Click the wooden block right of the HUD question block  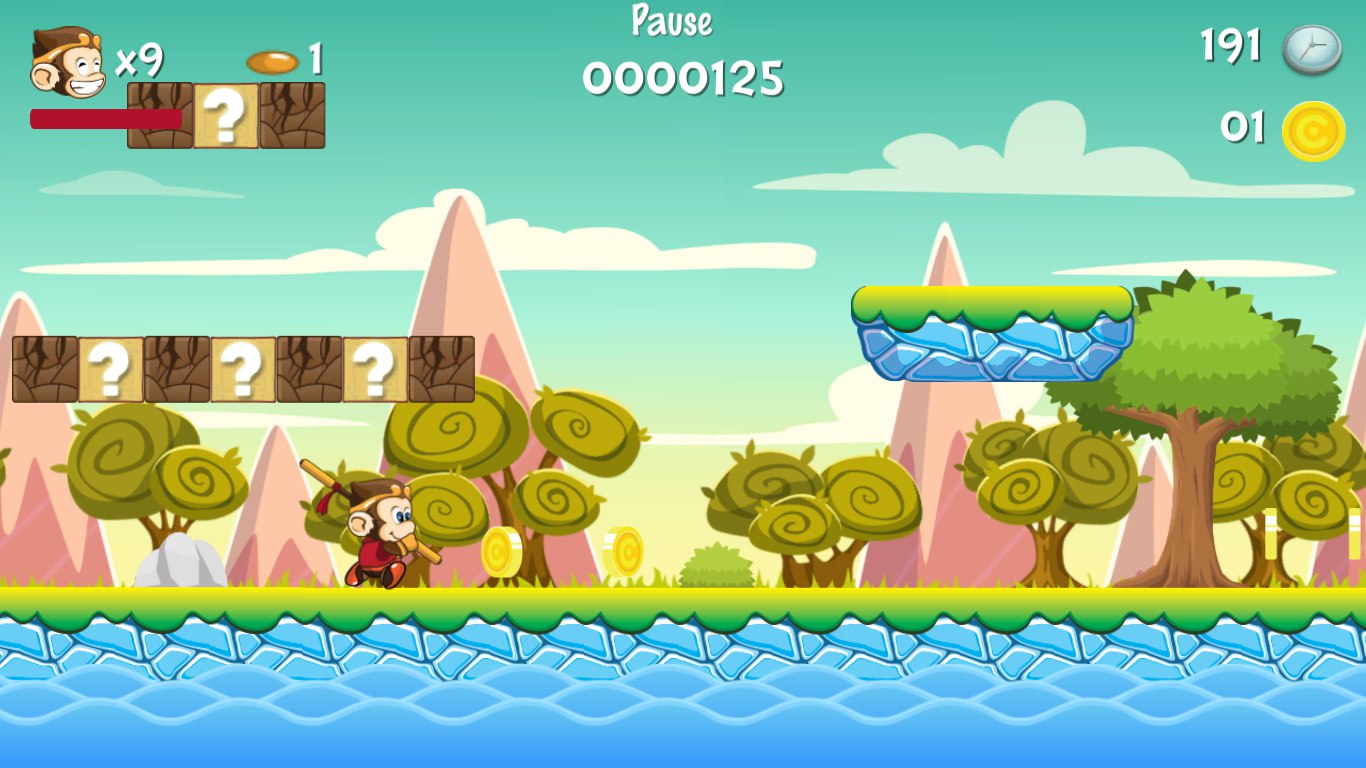(292, 117)
